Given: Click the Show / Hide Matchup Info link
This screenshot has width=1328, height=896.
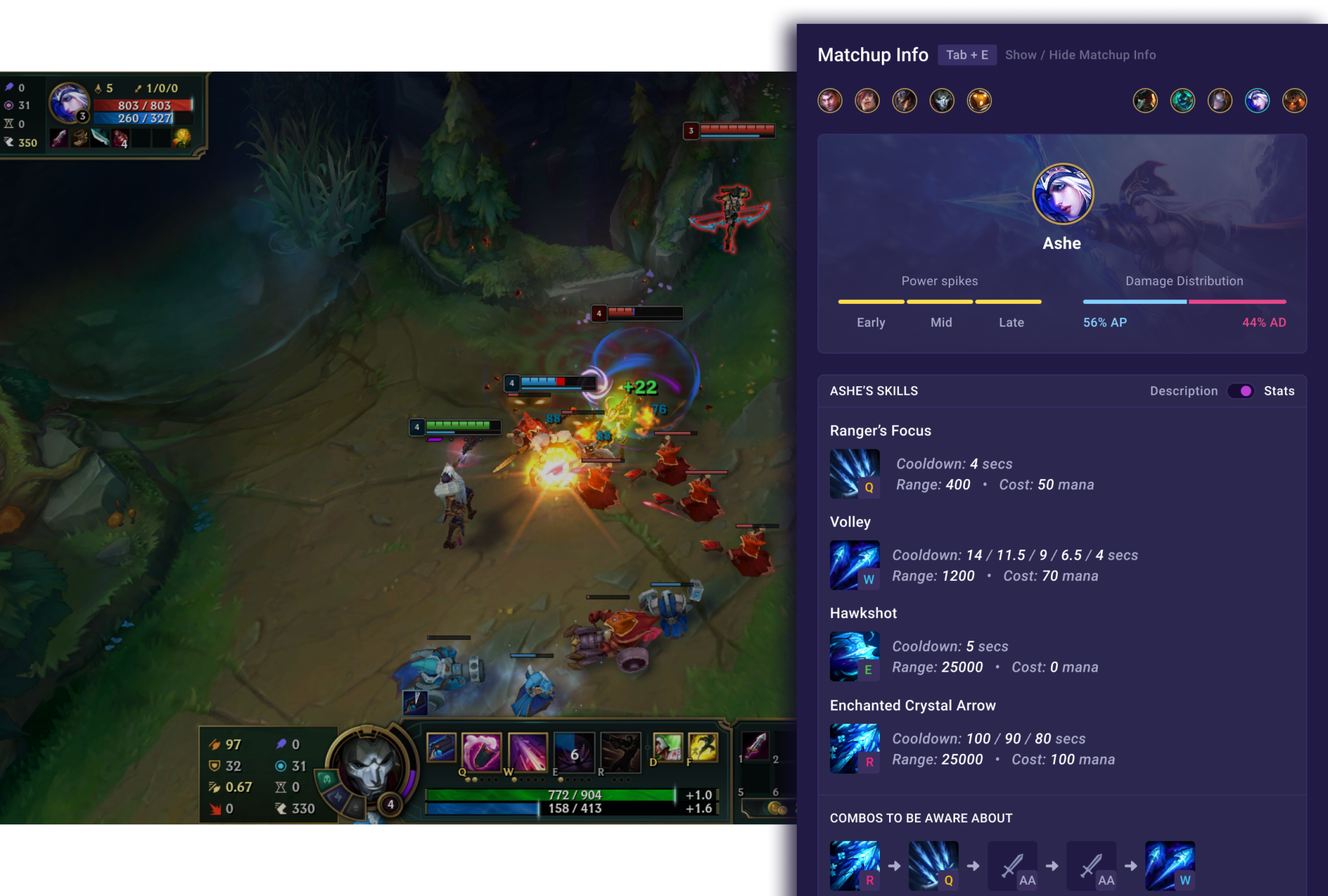Looking at the screenshot, I should [1080, 55].
